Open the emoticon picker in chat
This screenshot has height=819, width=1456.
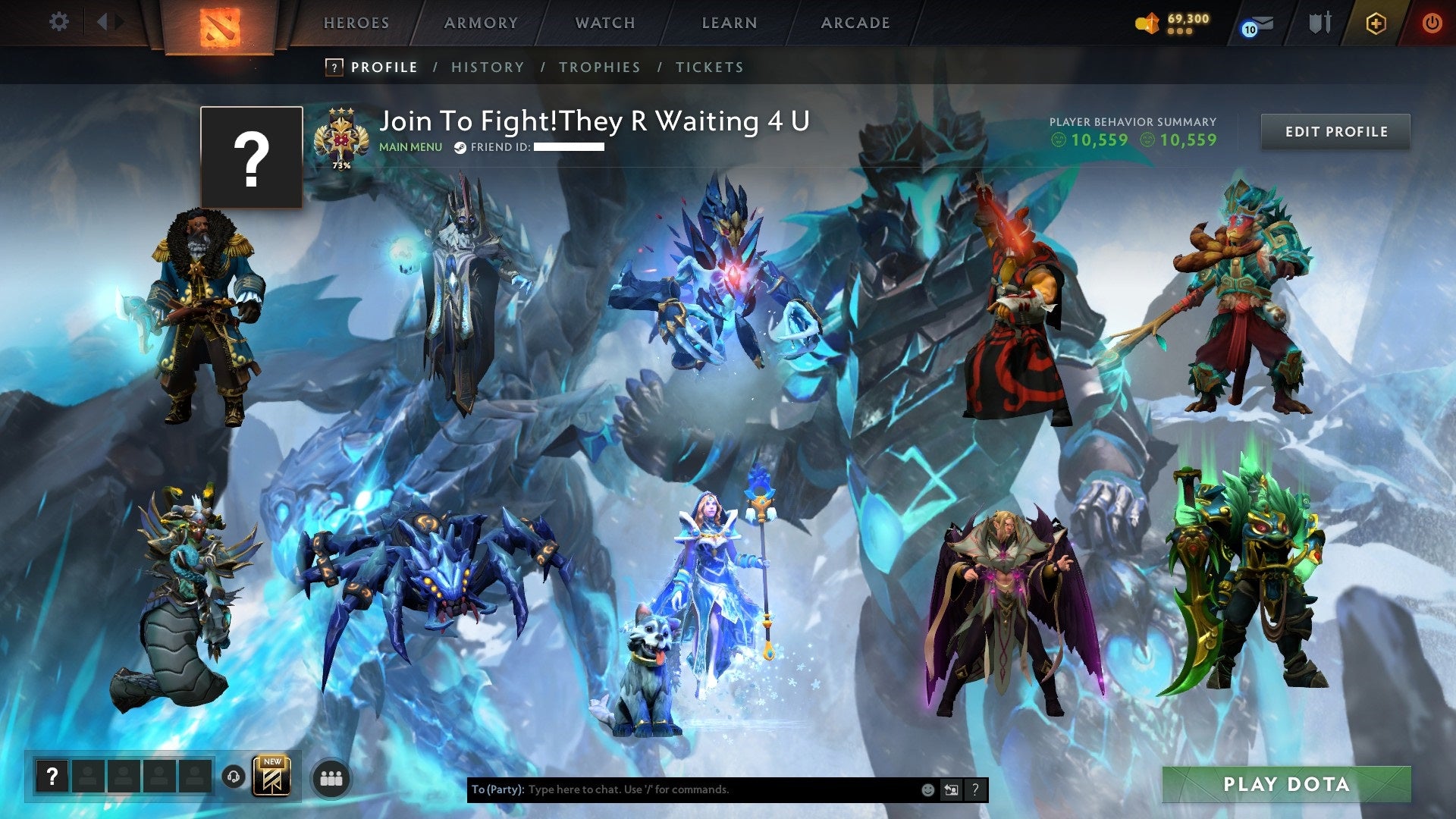pos(927,789)
